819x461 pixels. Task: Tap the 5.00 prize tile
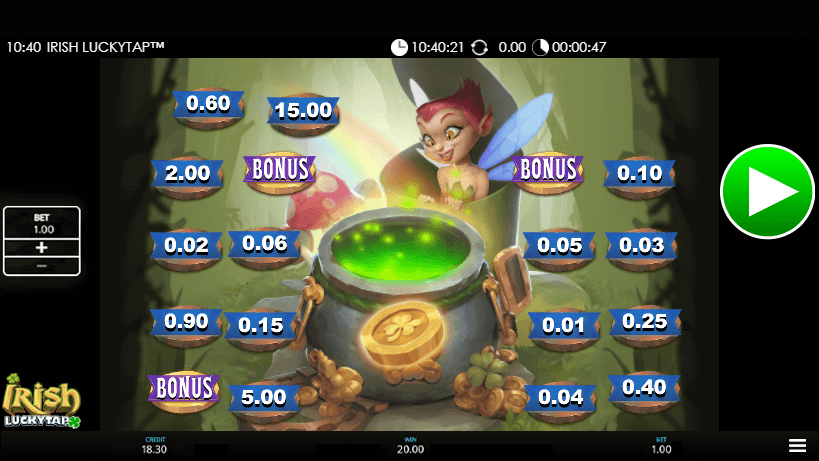click(263, 397)
